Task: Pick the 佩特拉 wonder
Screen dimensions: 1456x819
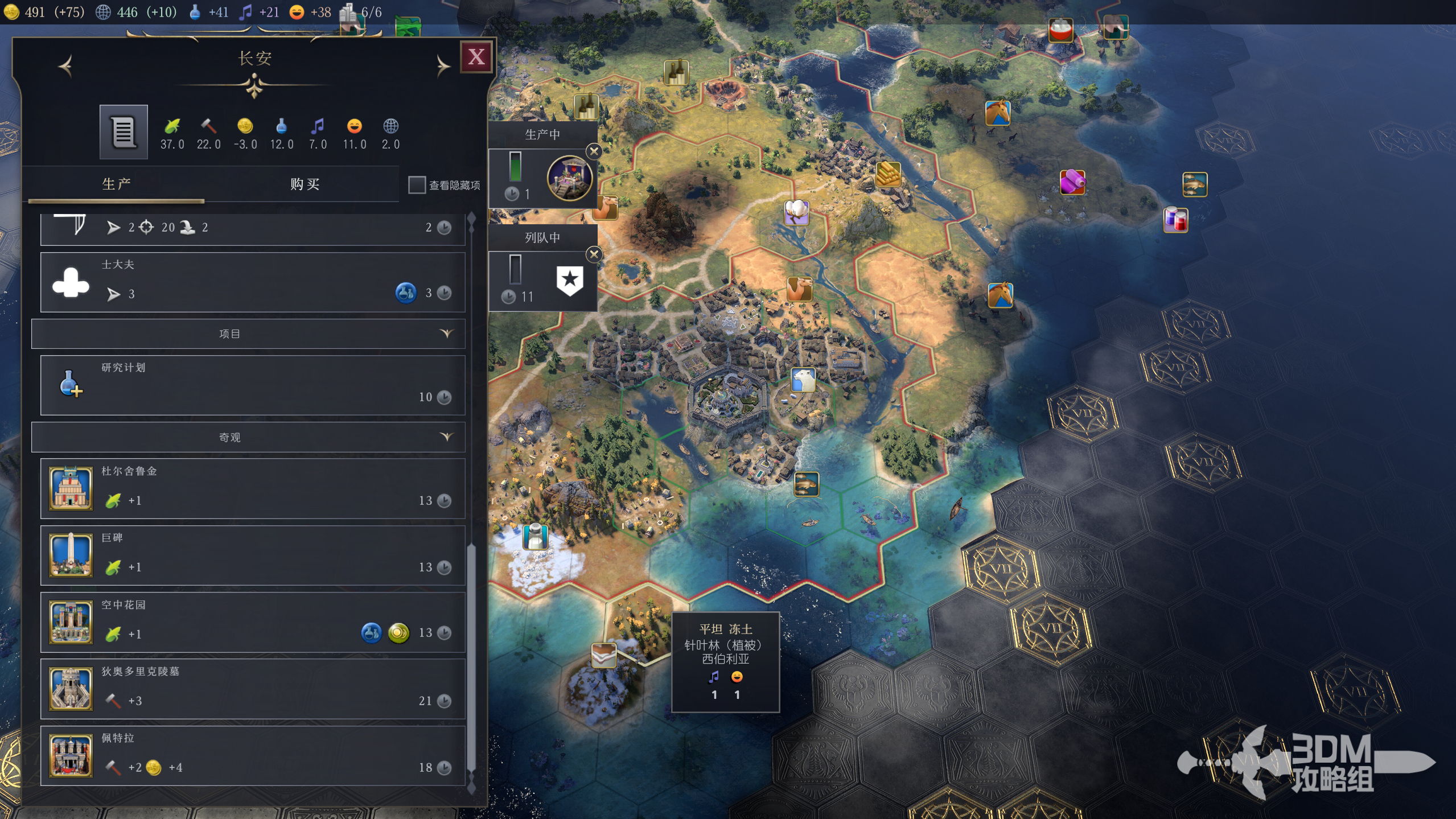Action: coord(252,755)
